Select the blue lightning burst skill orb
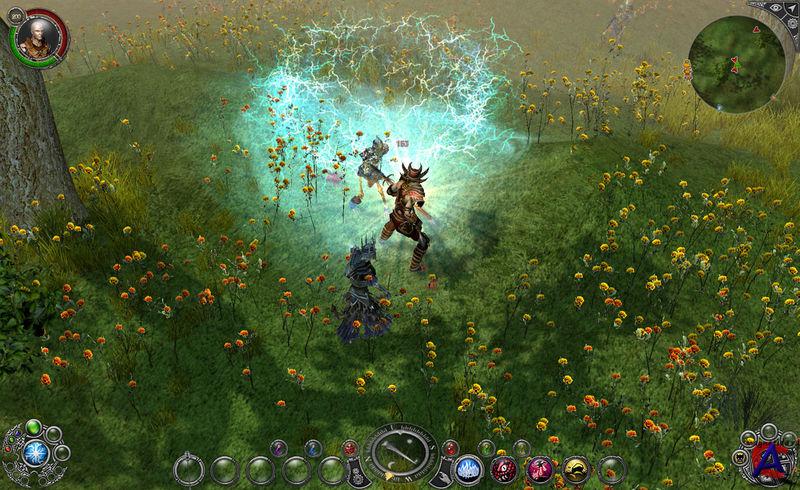 click(38, 452)
